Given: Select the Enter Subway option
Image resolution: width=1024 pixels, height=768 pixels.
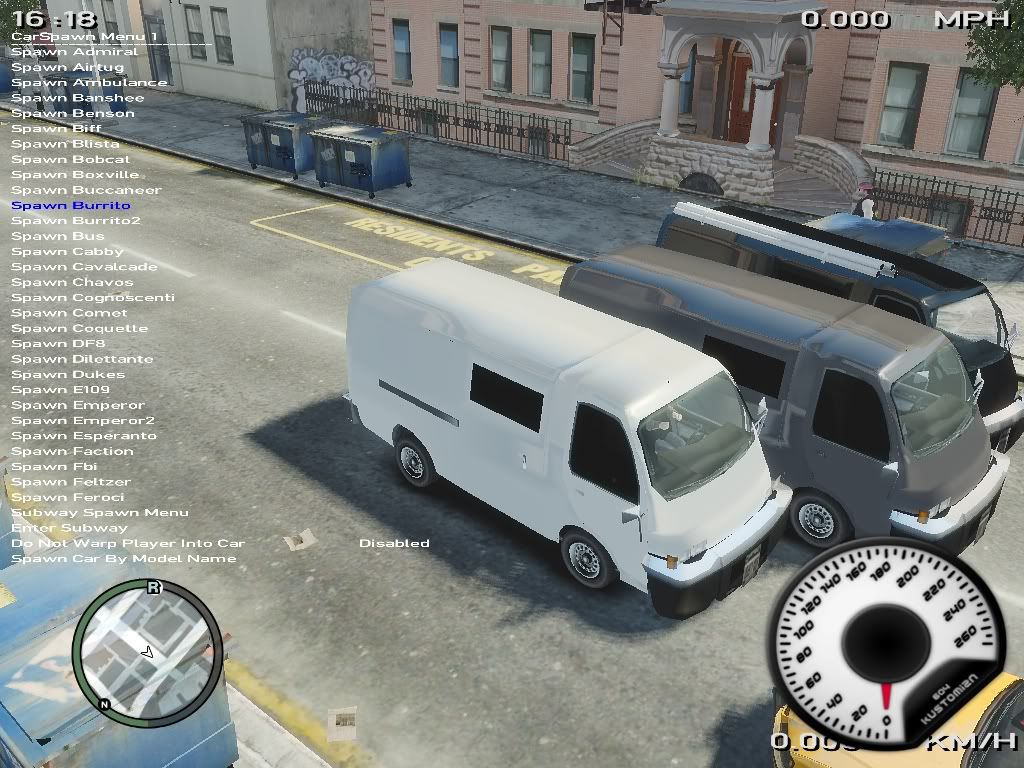Looking at the screenshot, I should pos(69,528).
